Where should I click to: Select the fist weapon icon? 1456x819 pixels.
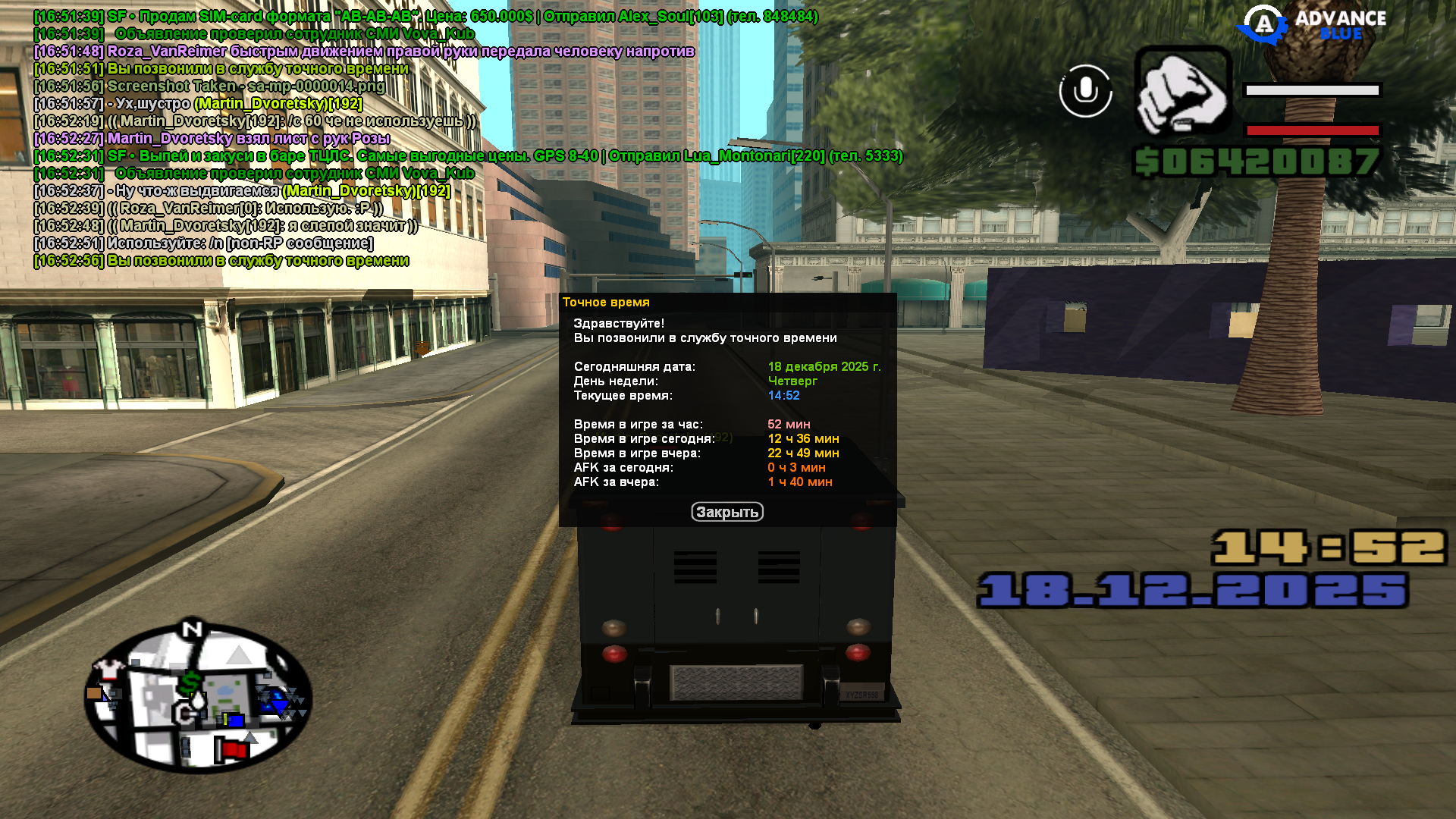(x=1182, y=91)
